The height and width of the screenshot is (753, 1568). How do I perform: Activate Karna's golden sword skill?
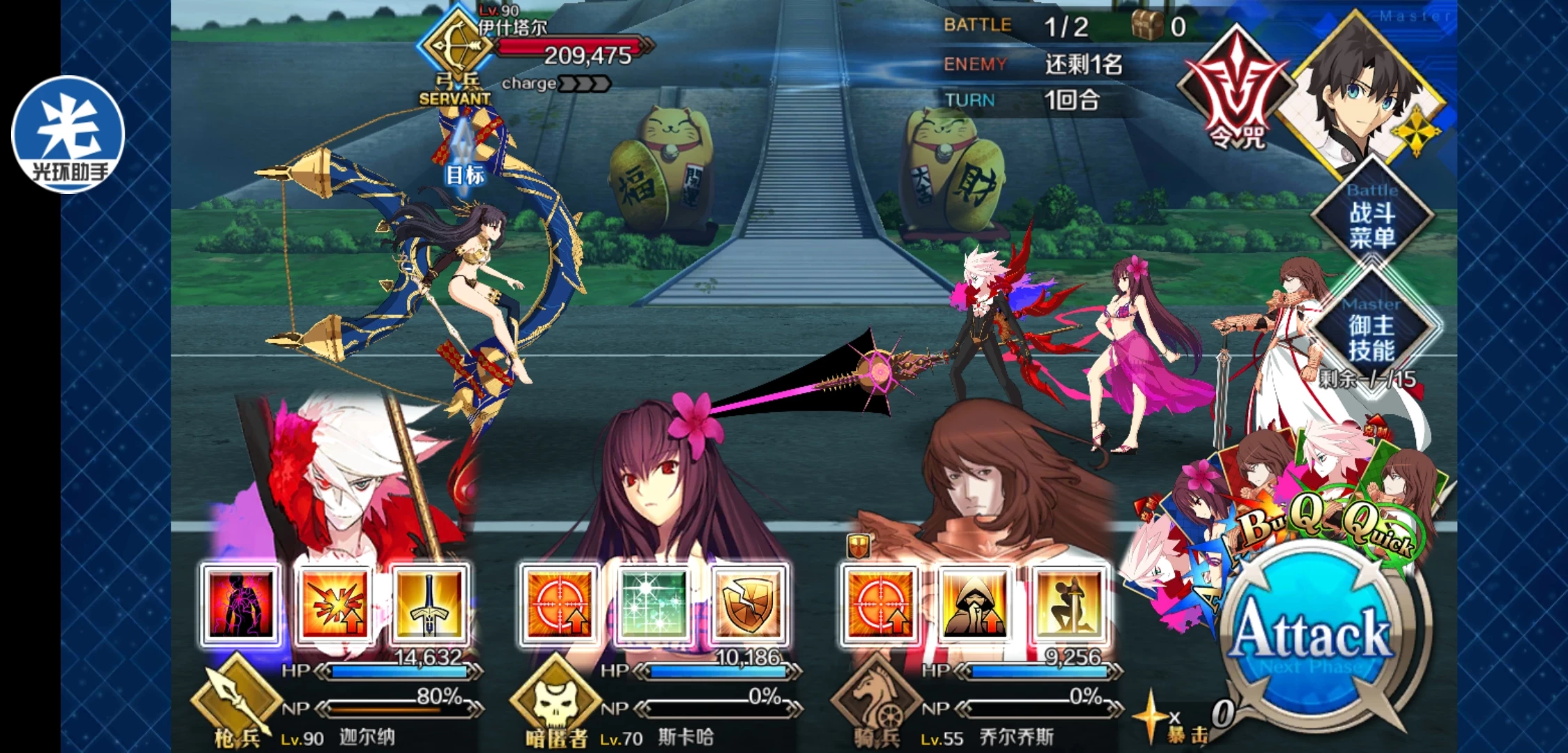429,604
